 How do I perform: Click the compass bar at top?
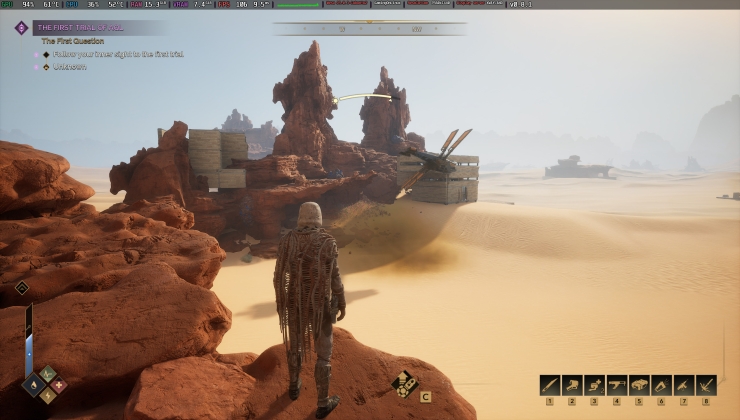(x=369, y=29)
